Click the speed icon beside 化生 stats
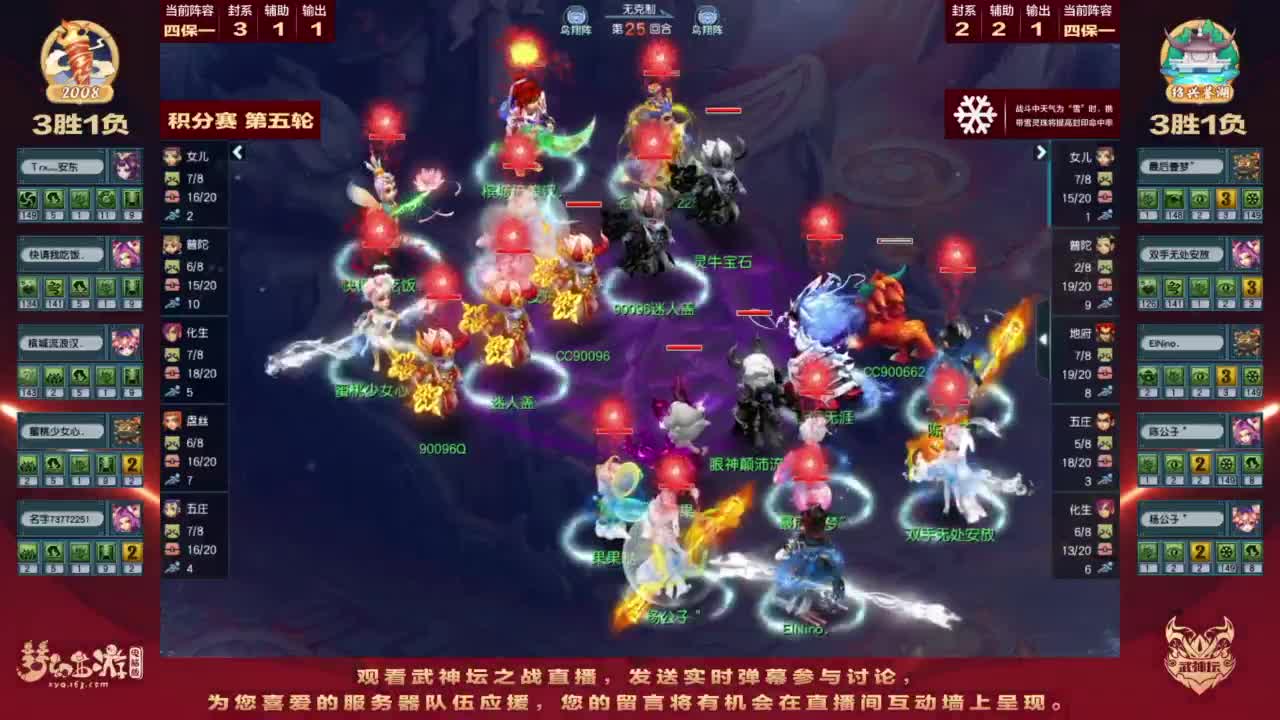 click(172, 389)
